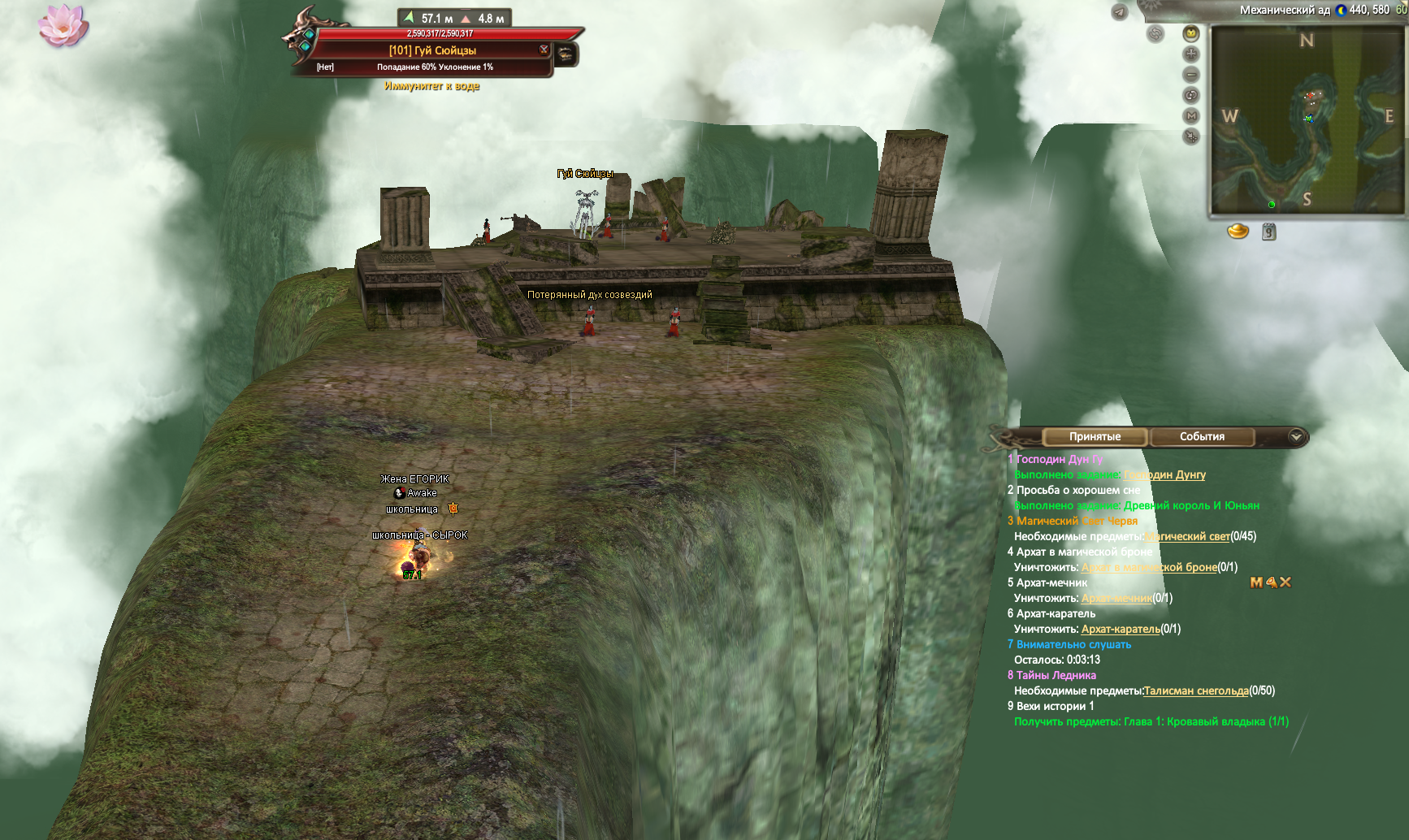The image size is (1409, 840).
Task: Follow the Архат в магической броне link
Action: [1149, 568]
